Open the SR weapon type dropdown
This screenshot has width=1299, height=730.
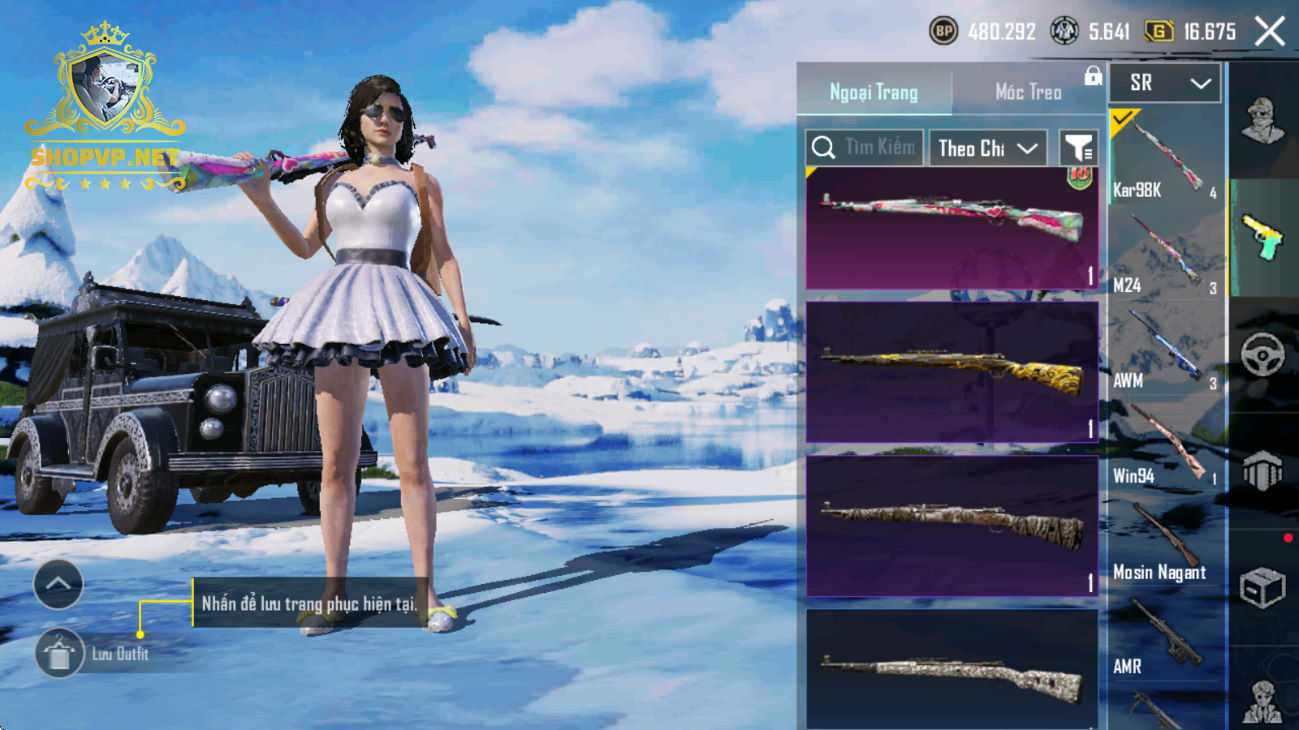point(1165,84)
